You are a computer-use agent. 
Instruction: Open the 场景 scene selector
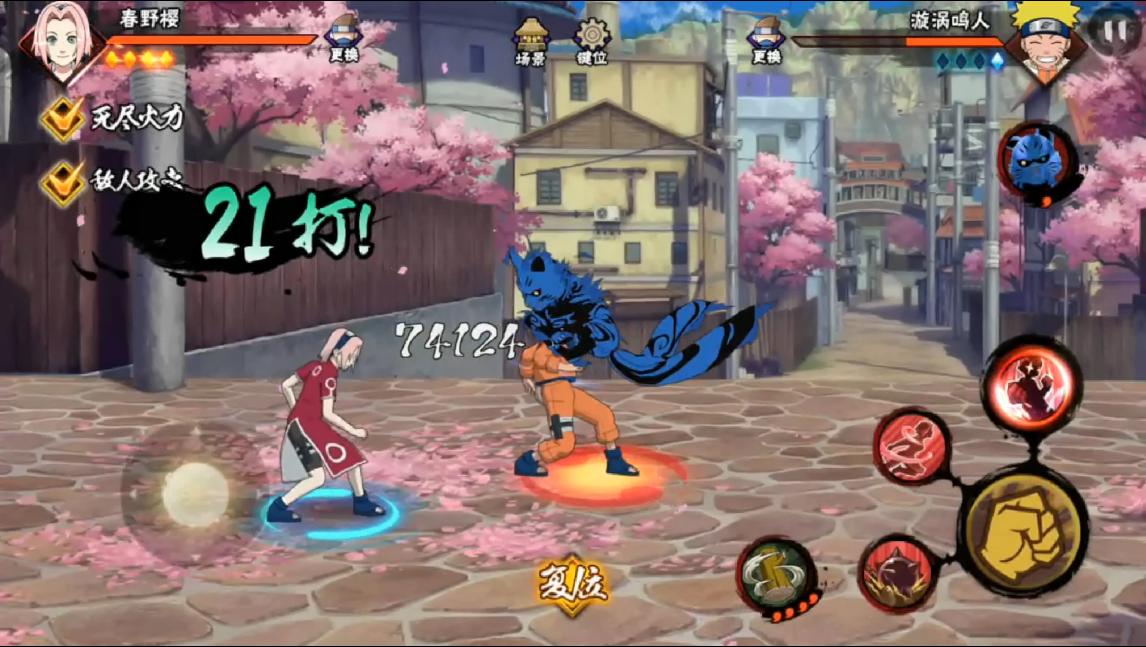click(531, 41)
